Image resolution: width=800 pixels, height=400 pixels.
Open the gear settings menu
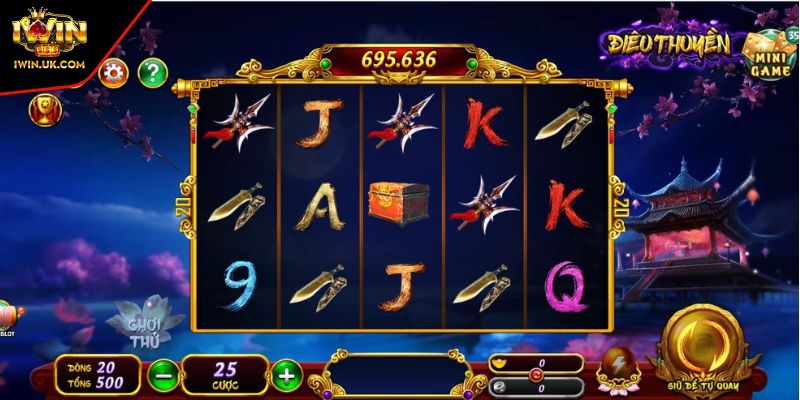112,72
